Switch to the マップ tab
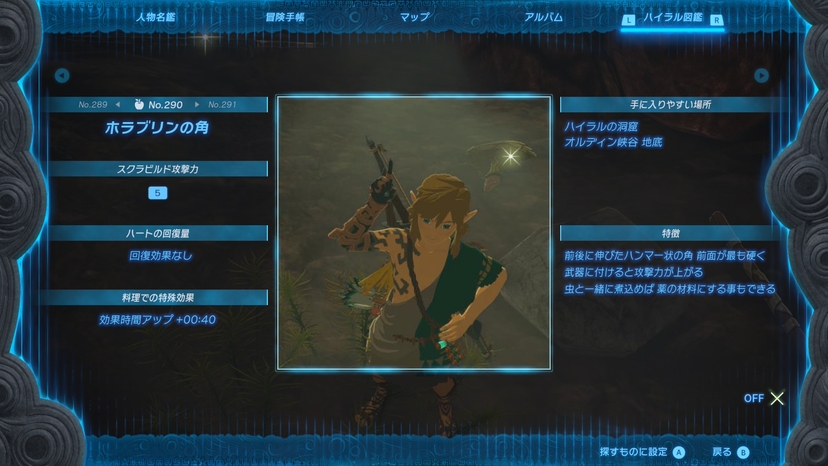Image resolution: width=828 pixels, height=466 pixels. click(415, 17)
